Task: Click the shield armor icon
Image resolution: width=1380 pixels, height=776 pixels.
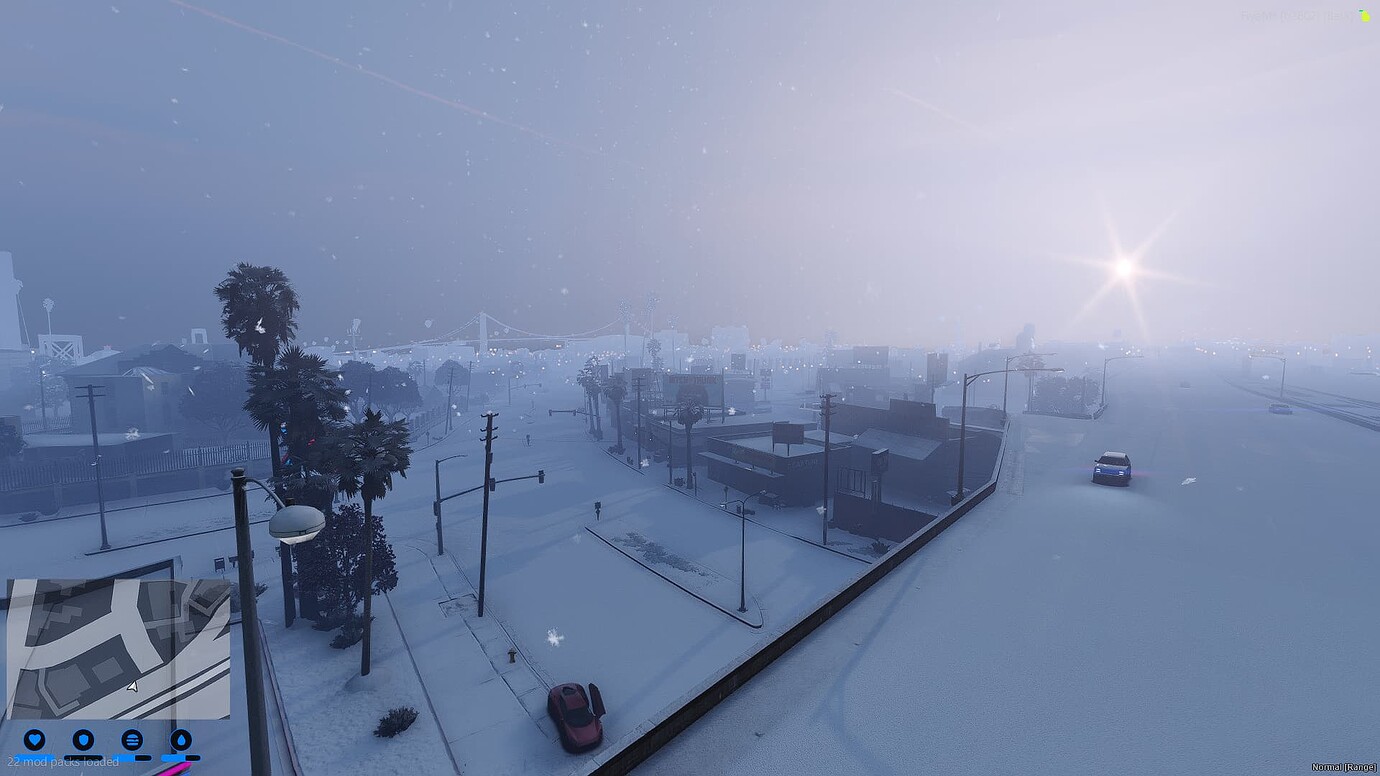Action: point(84,739)
